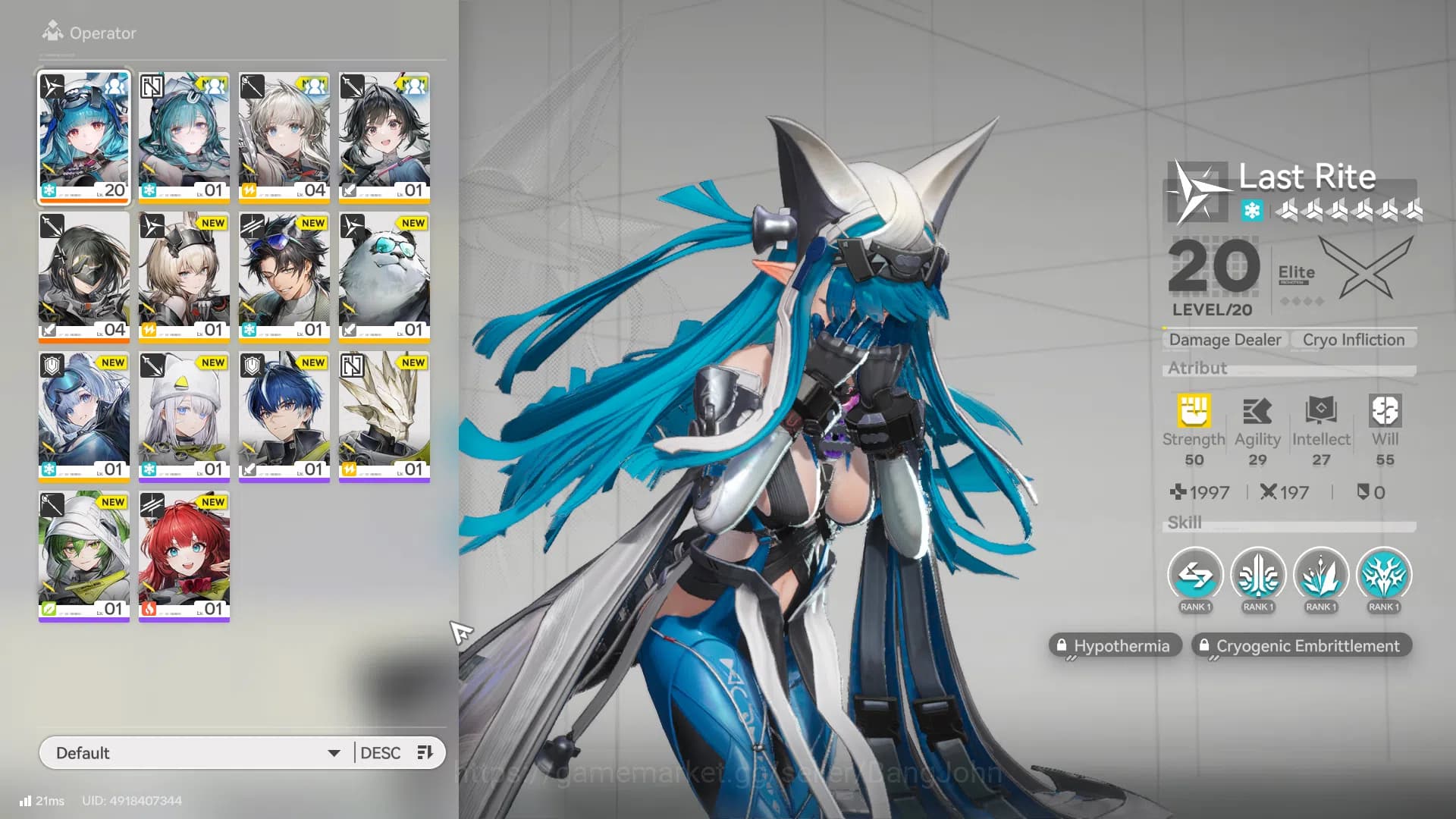Open the Cryogenic Embrittlement trait
This screenshot has height=819, width=1456.
[1301, 645]
